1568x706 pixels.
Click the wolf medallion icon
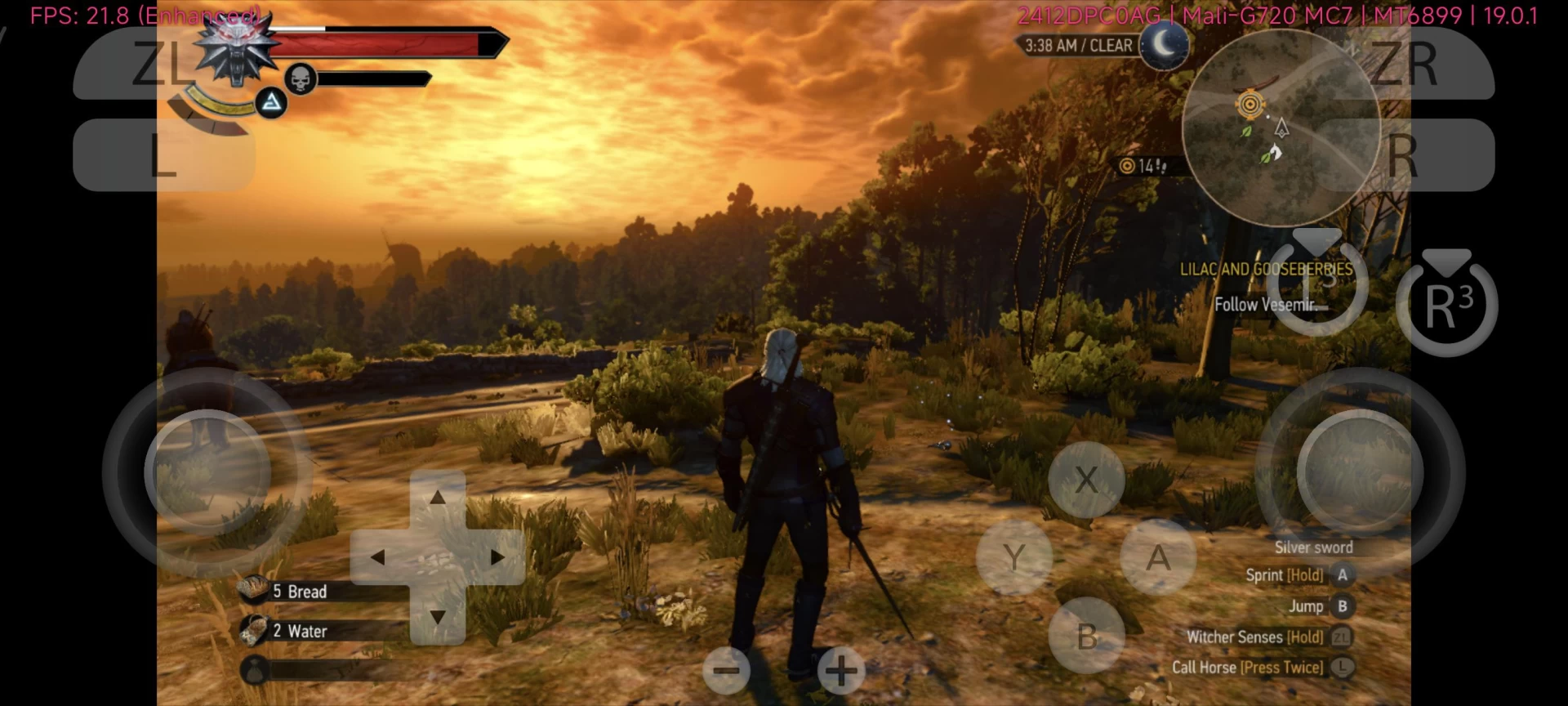236,49
